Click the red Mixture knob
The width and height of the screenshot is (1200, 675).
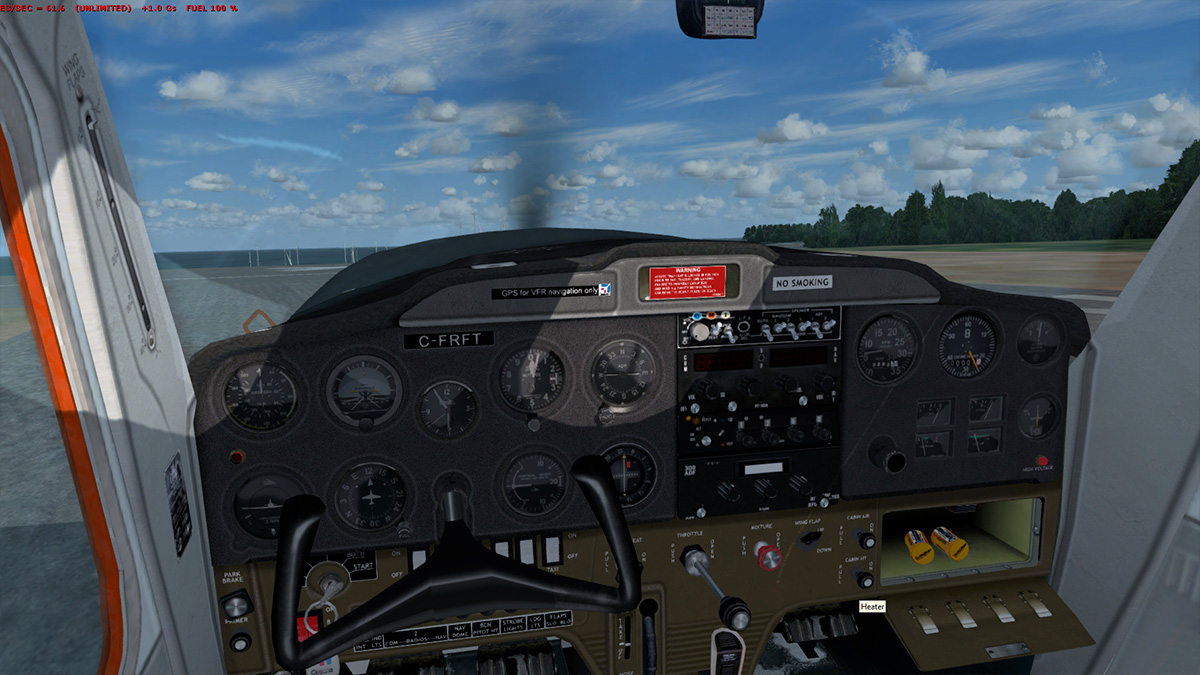tap(769, 556)
